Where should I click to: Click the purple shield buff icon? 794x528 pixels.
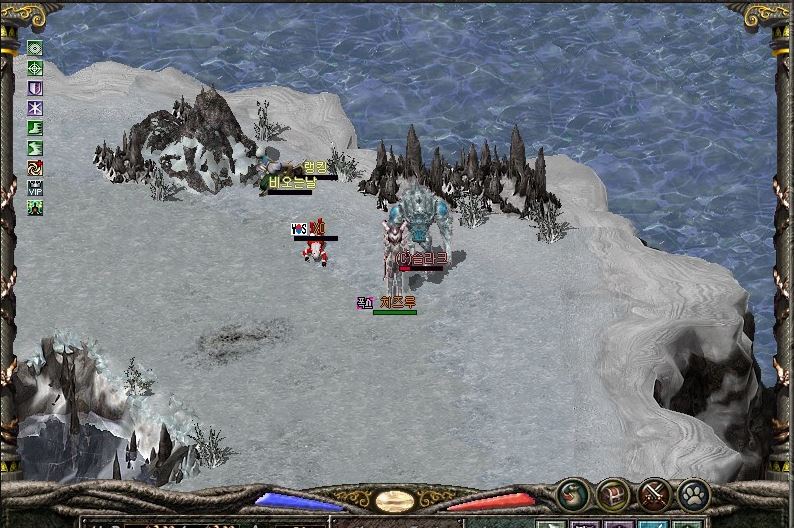pos(35,88)
